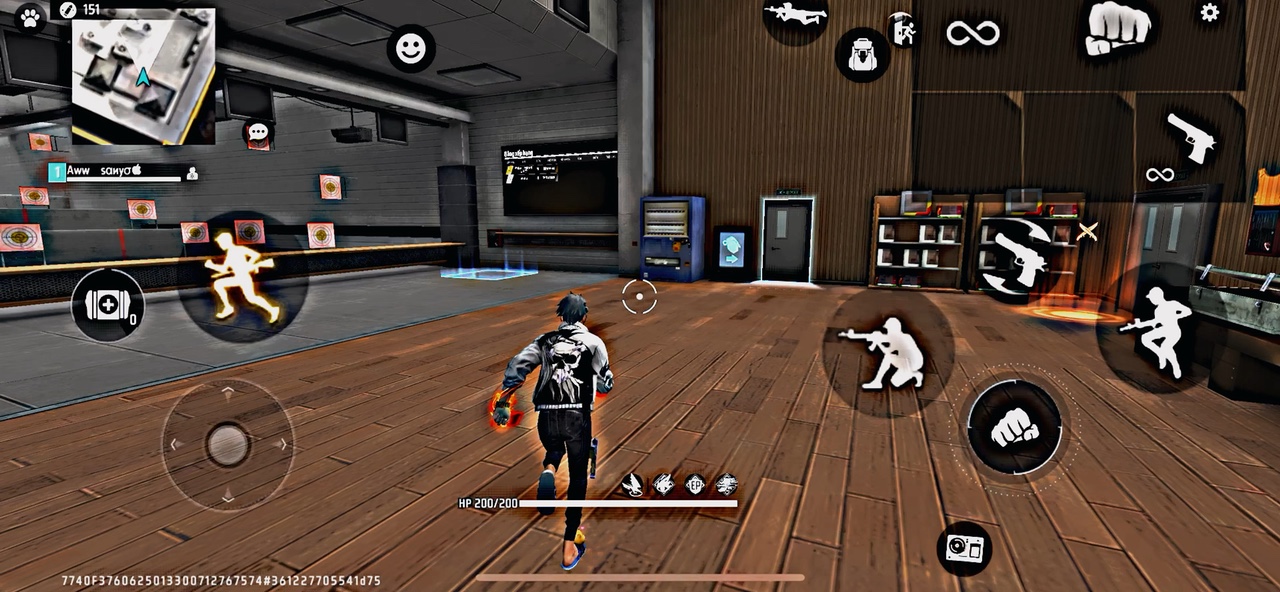Open the settings gear menu
1280x592 pixels.
[x=1209, y=13]
